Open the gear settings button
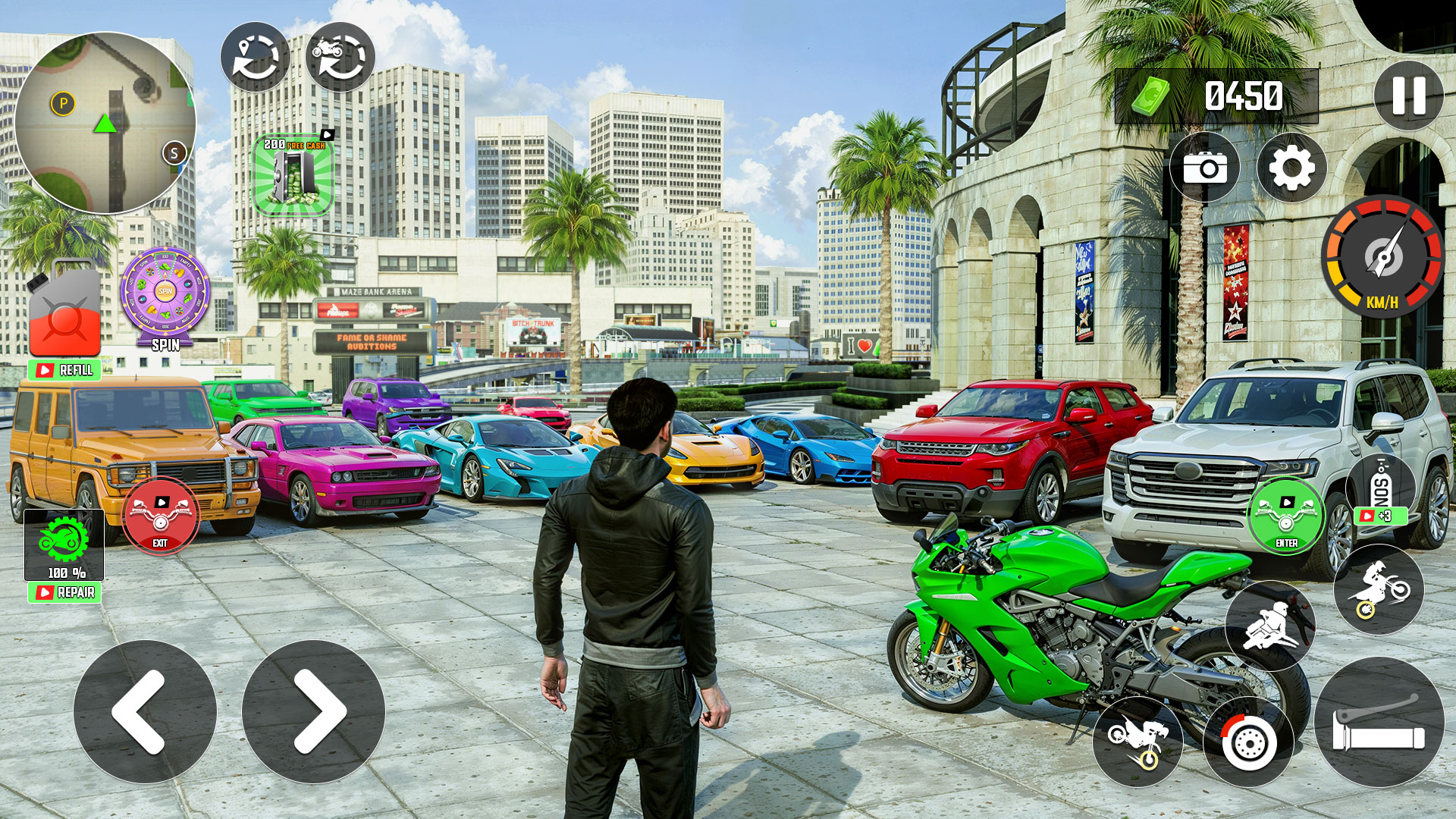The width and height of the screenshot is (1456, 819). coord(1291,168)
